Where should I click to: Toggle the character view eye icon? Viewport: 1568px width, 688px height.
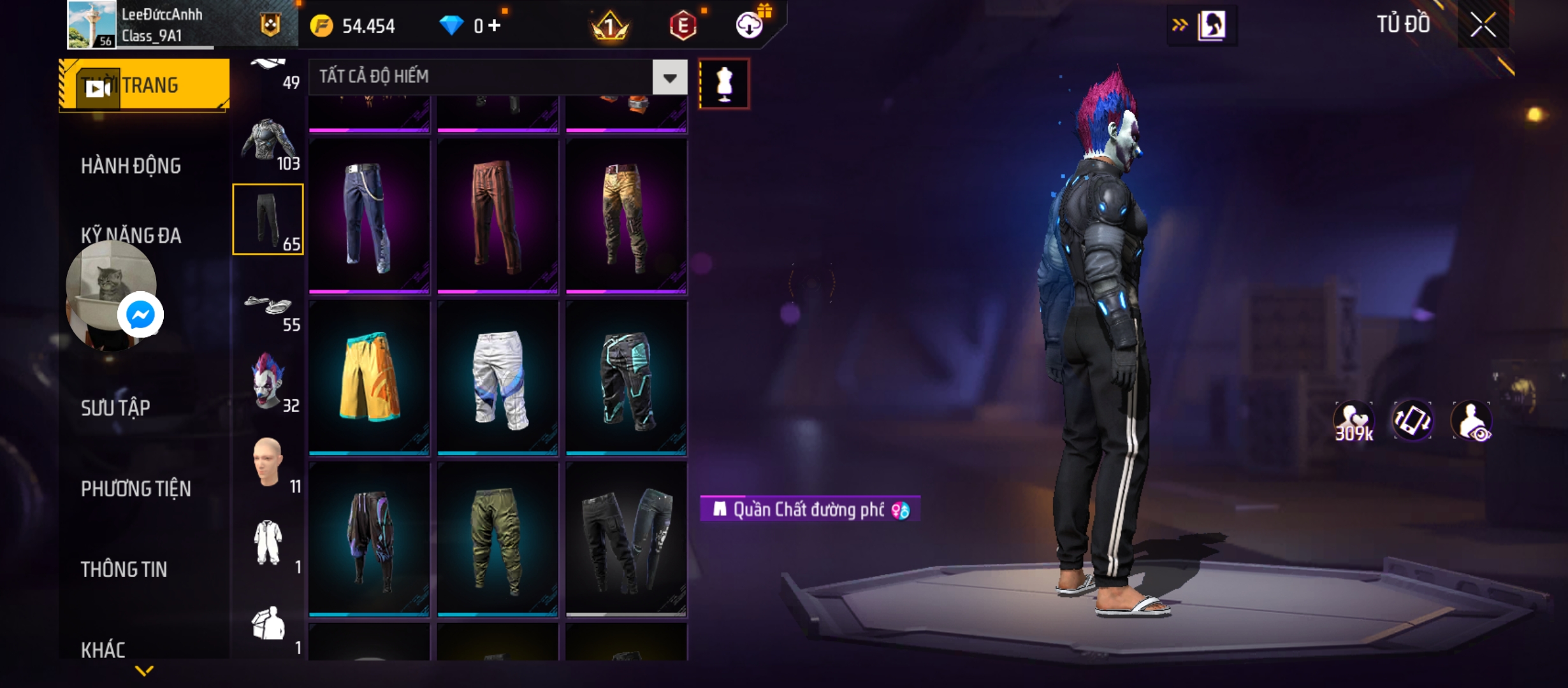(x=1471, y=422)
